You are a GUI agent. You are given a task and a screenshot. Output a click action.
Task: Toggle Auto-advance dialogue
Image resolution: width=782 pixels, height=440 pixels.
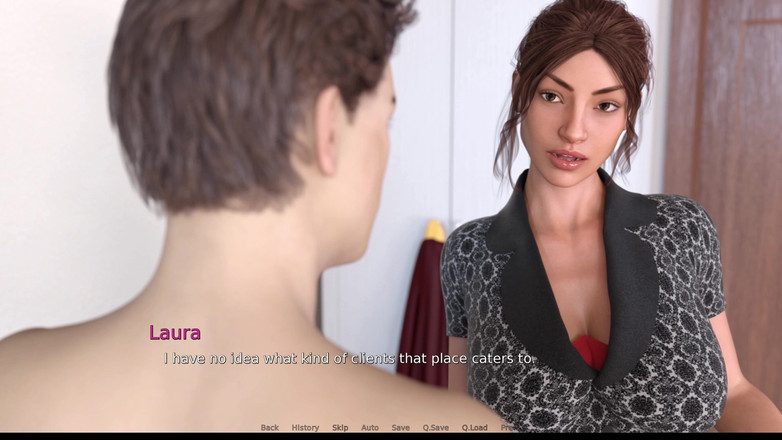click(x=370, y=428)
